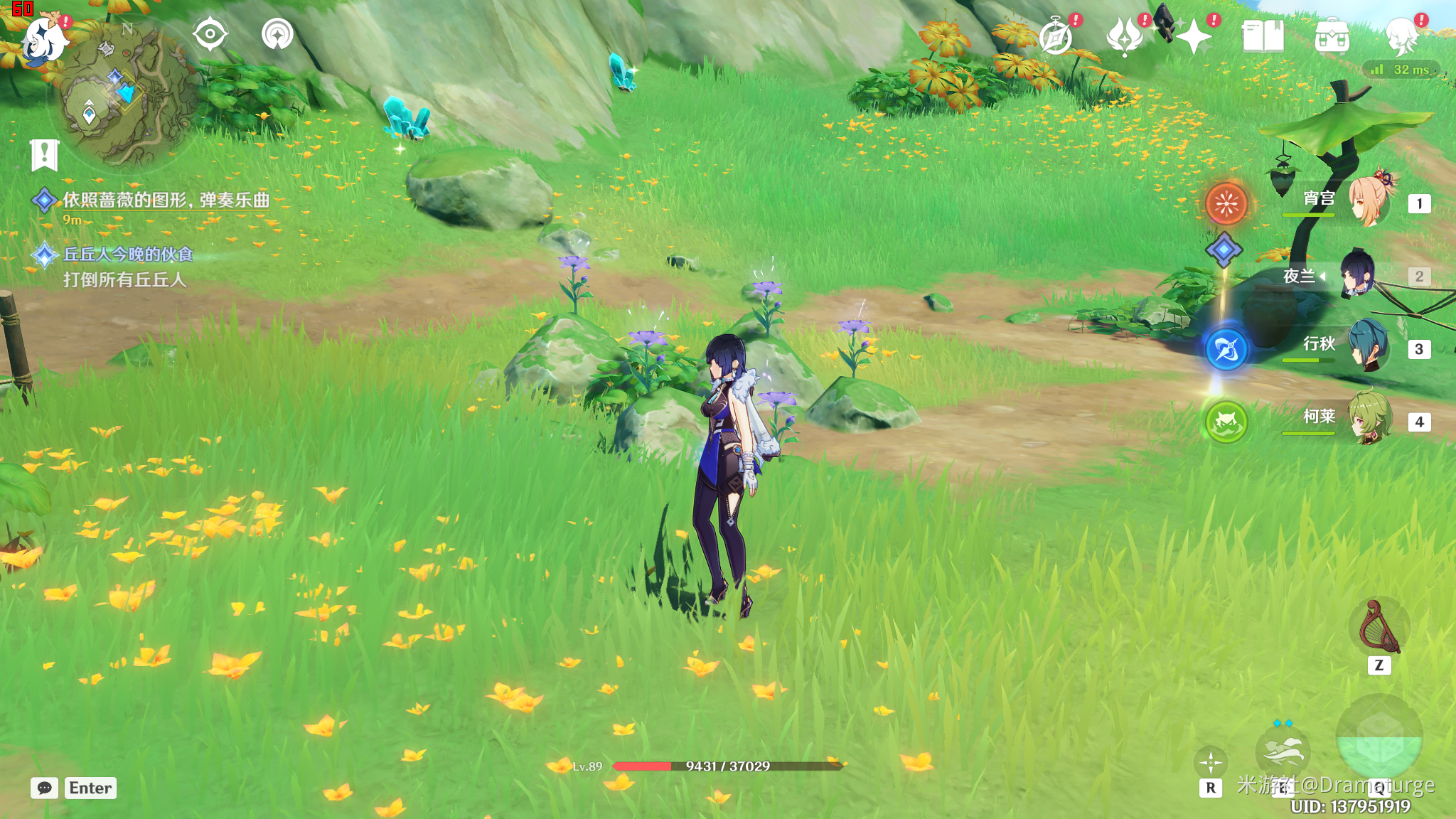Open the backpack inventory
Image resolution: width=1456 pixels, height=819 pixels.
[1332, 37]
